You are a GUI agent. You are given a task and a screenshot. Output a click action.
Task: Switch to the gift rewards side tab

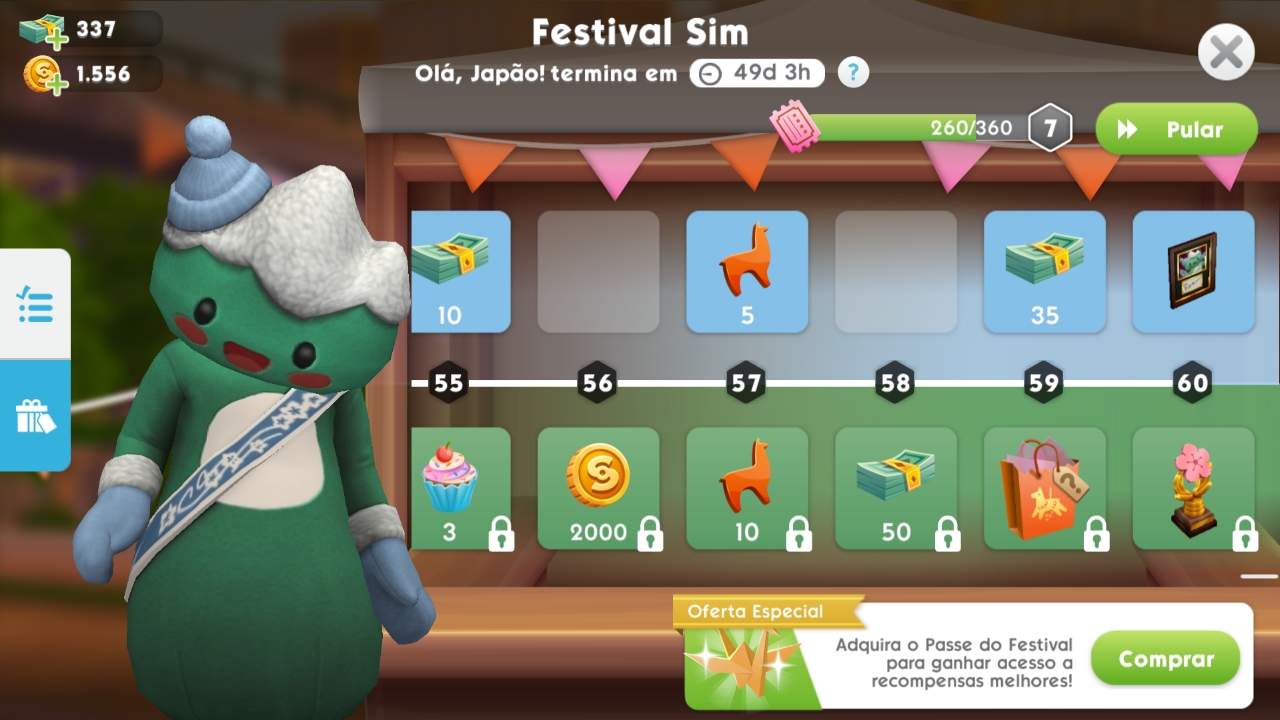[35, 415]
